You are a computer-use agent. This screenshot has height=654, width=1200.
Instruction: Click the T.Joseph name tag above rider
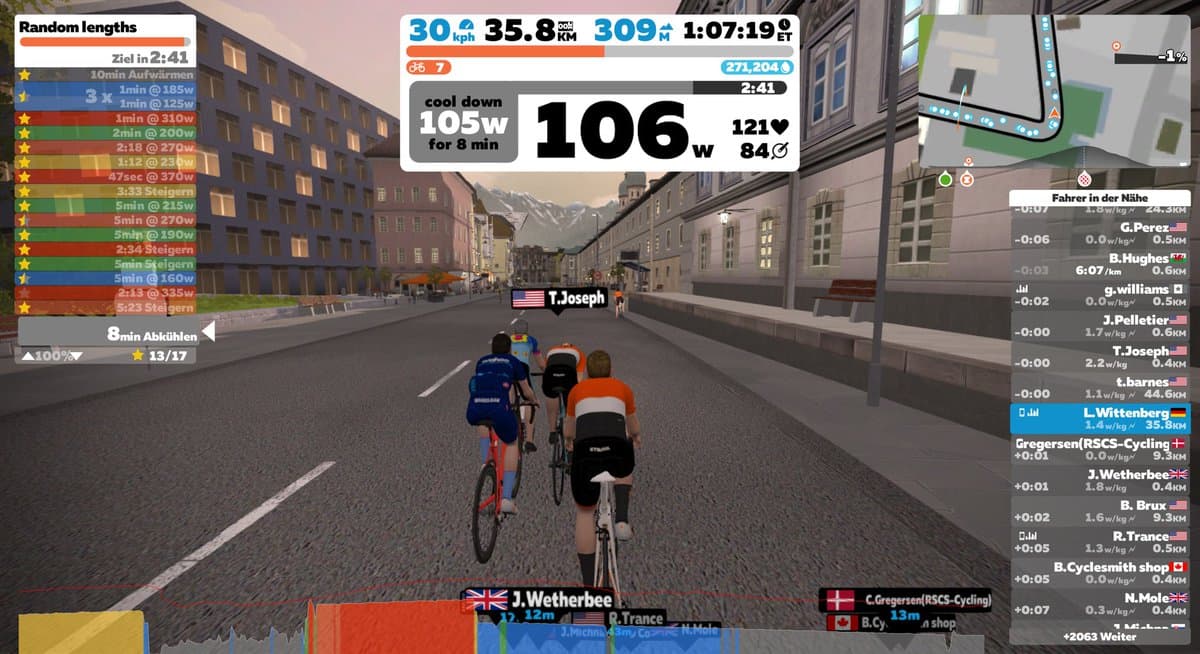pos(559,298)
